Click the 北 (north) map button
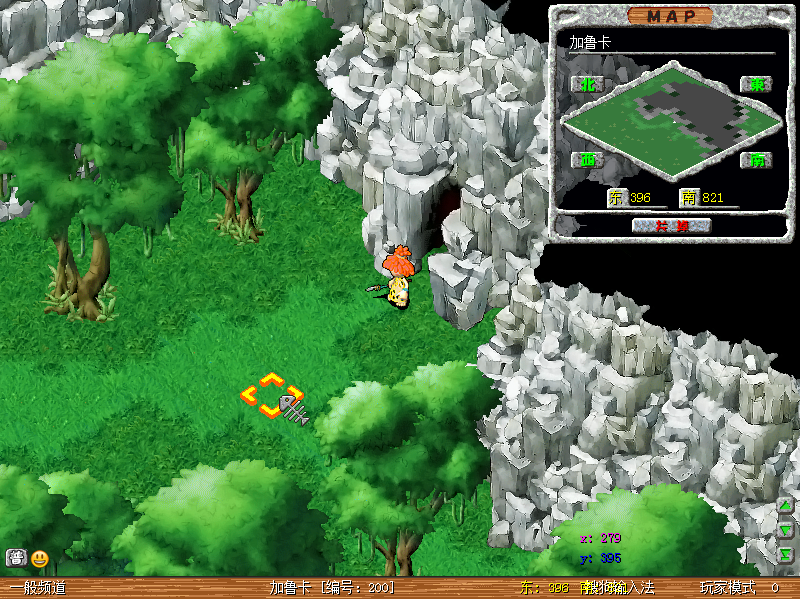The image size is (800, 600). [x=587, y=85]
